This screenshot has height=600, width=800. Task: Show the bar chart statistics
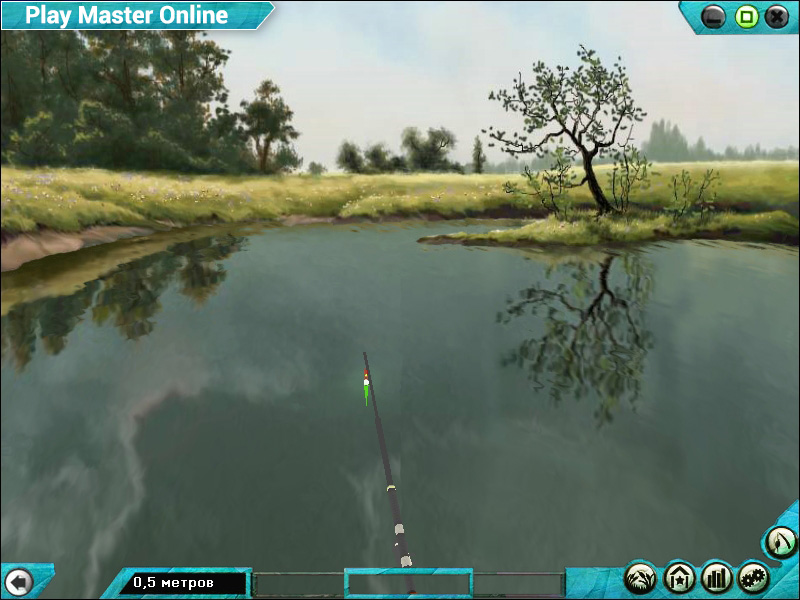click(x=717, y=577)
